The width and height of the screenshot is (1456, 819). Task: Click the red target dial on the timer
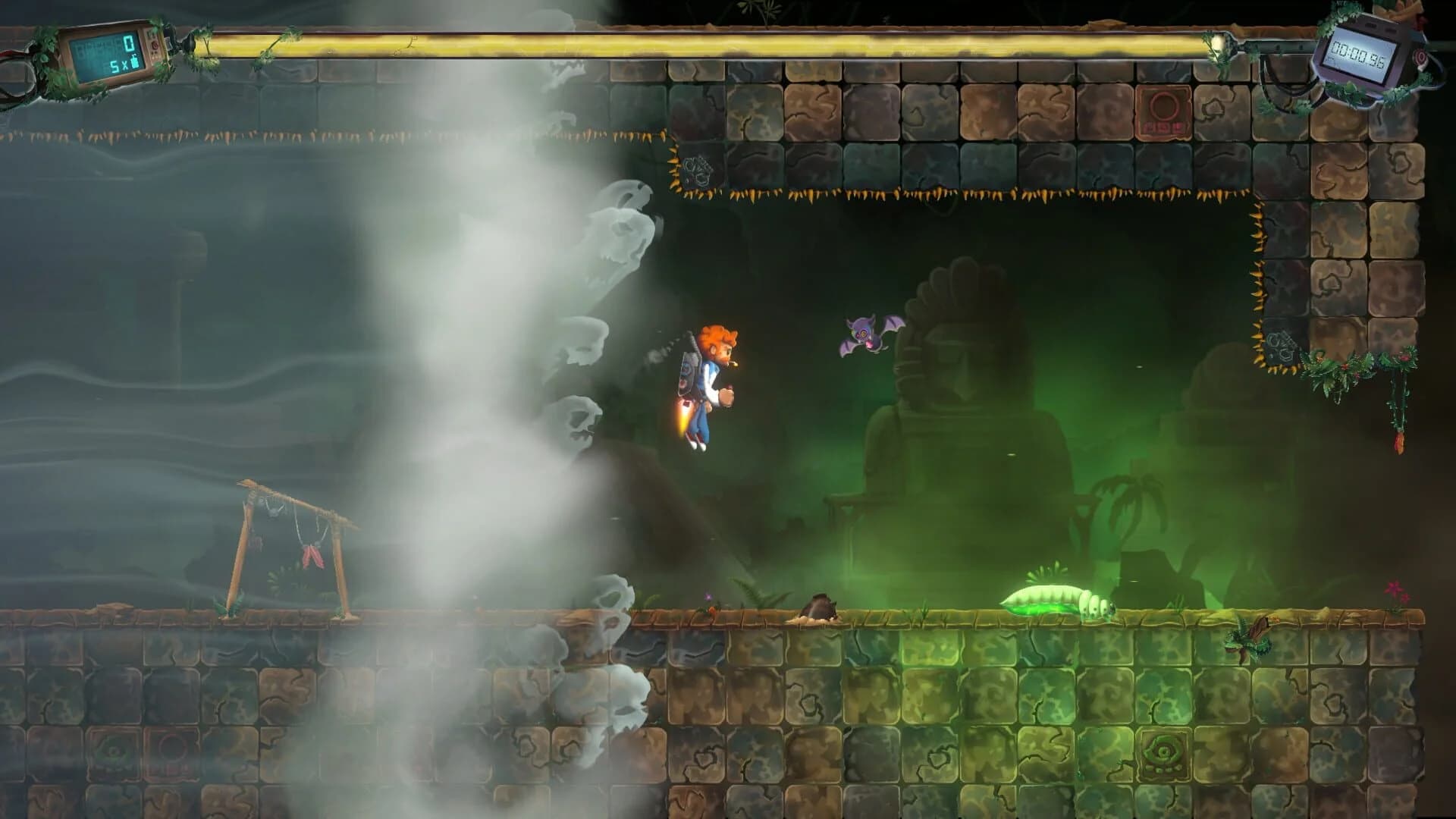[x=1420, y=58]
